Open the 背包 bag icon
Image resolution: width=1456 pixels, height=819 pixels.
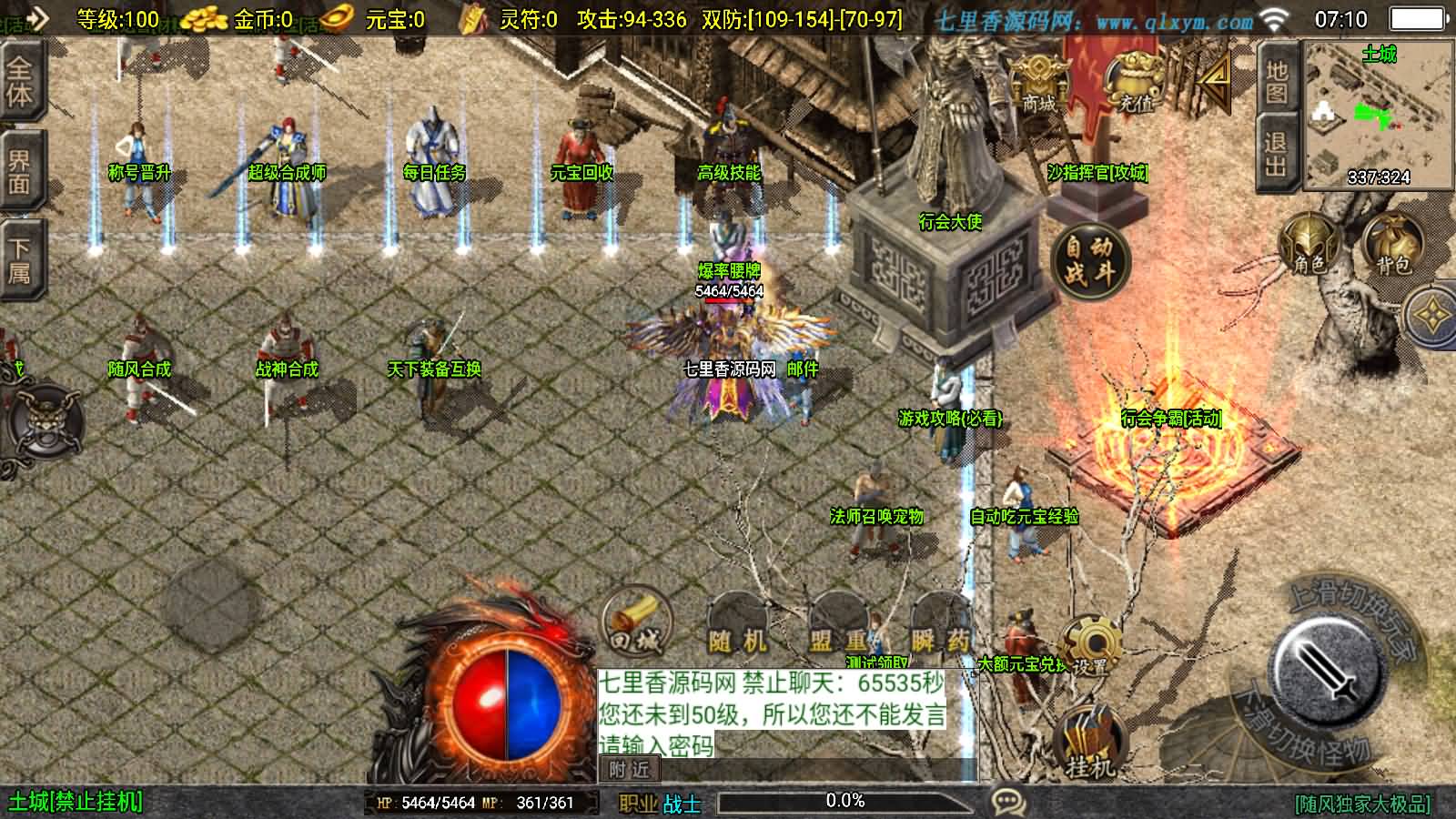pyautogui.click(x=1392, y=246)
